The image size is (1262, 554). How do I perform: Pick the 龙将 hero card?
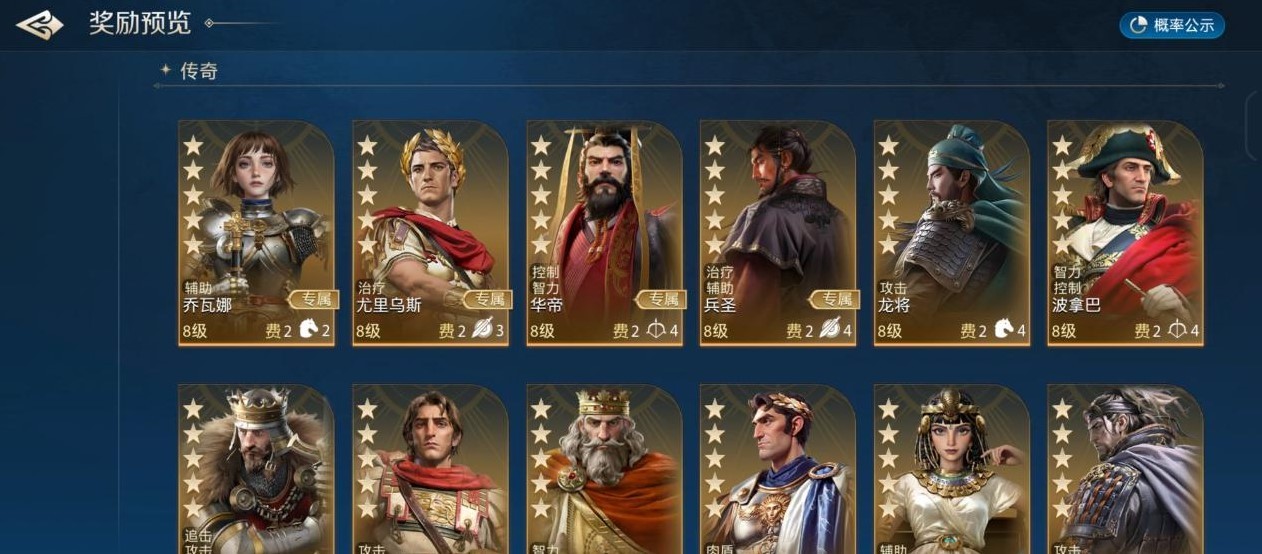(x=951, y=233)
